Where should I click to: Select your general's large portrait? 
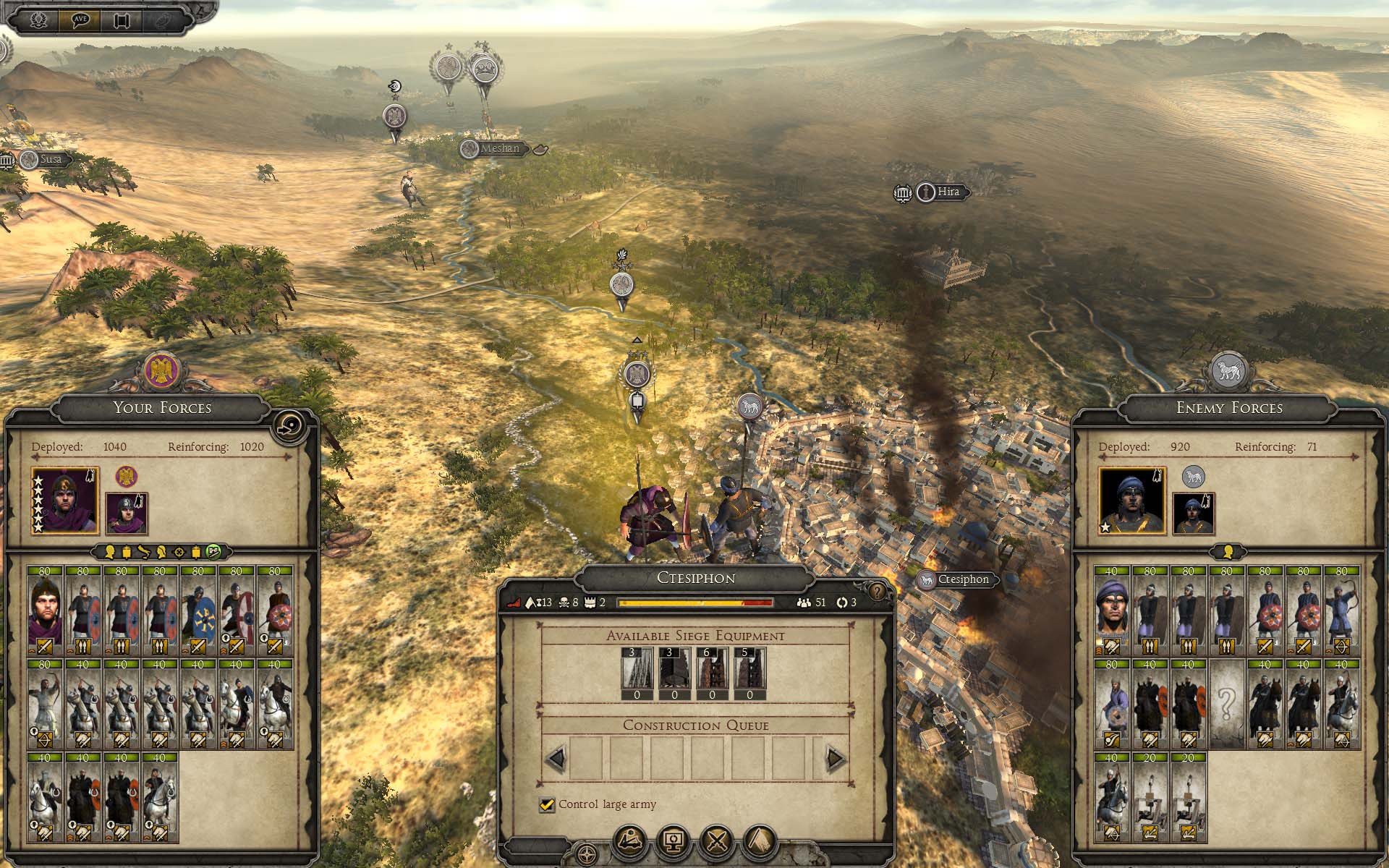(x=65, y=501)
